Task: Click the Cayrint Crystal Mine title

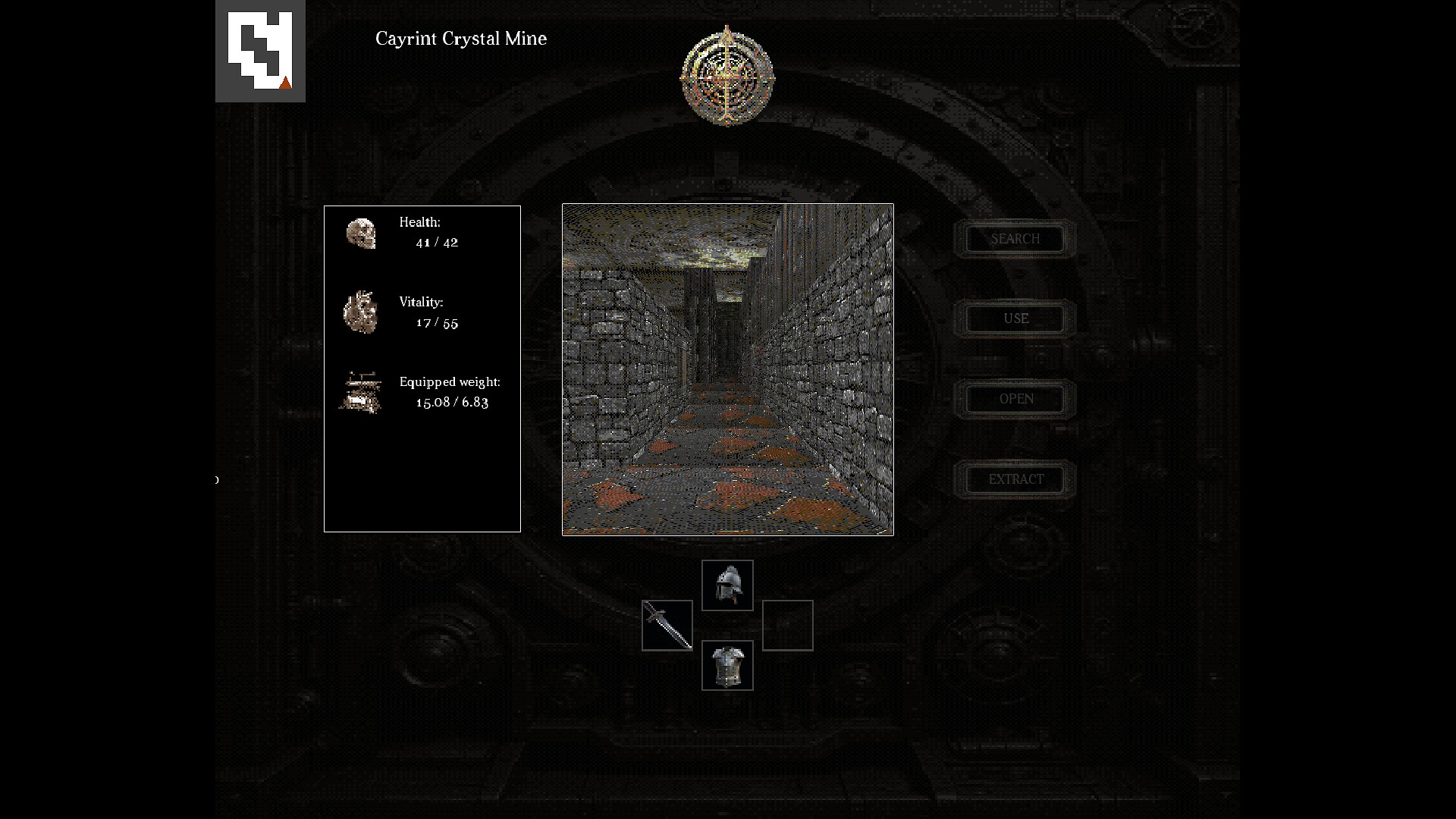Action: (x=460, y=39)
